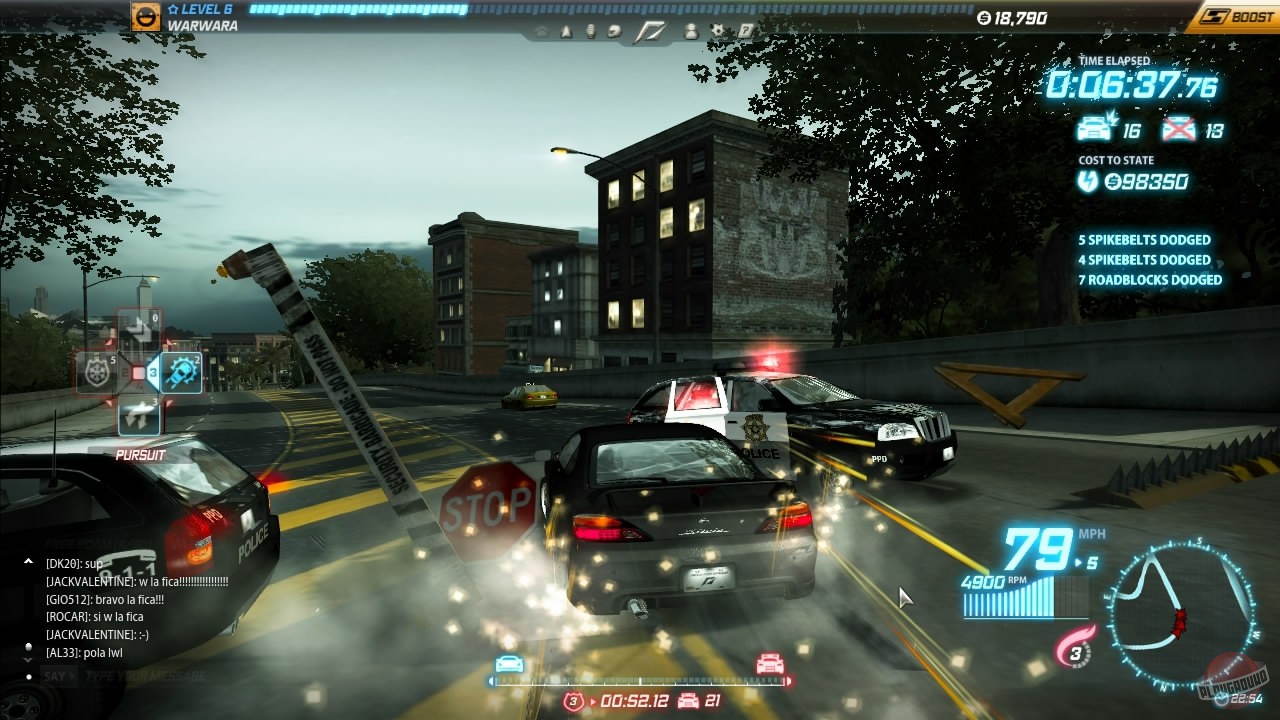Open the Need for Speed logo menu
This screenshot has width=1280, height=720.
click(x=648, y=30)
